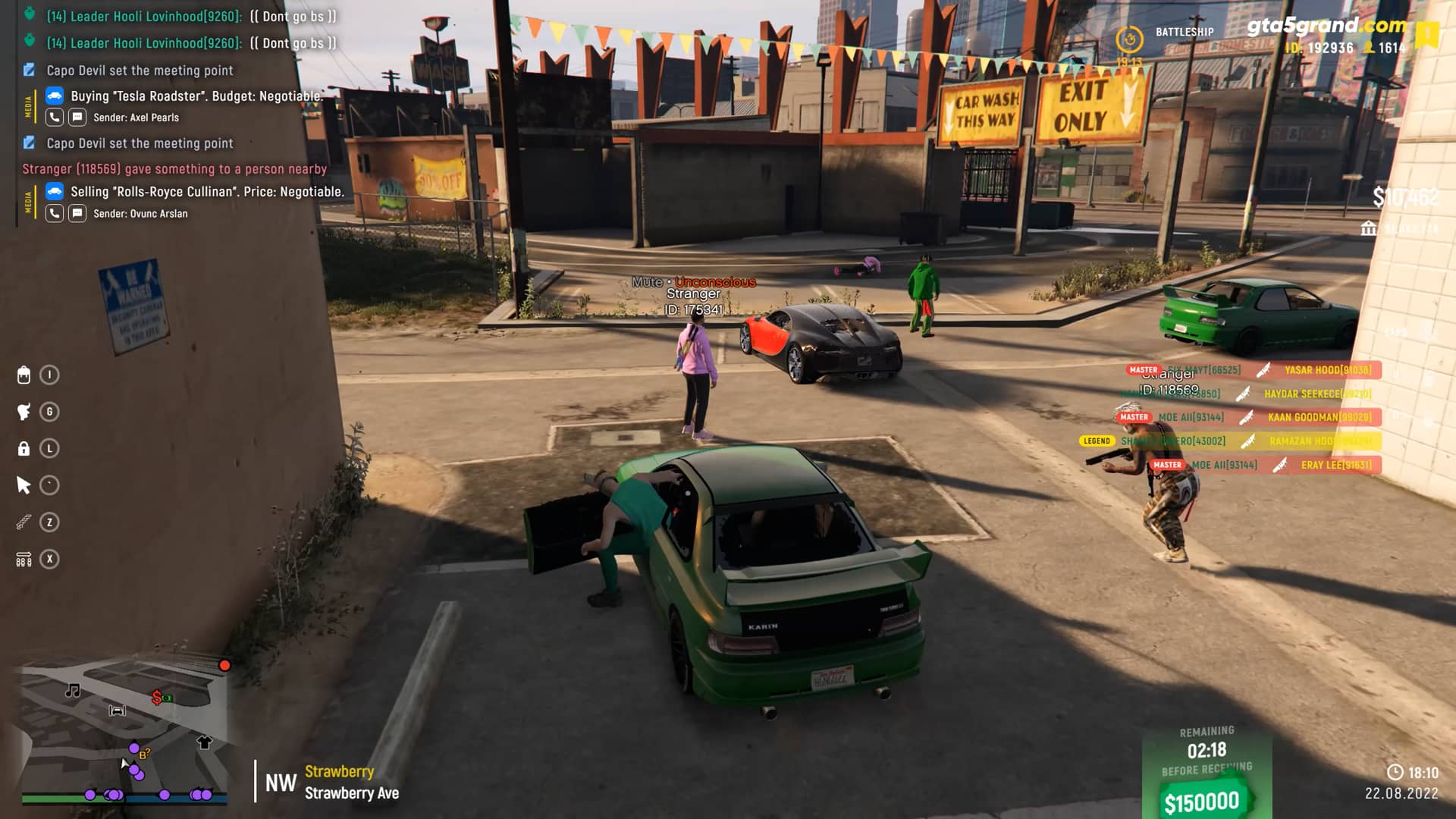Click the yellow bookmark badge
Screen dimensions: 1456x819
1426,35
